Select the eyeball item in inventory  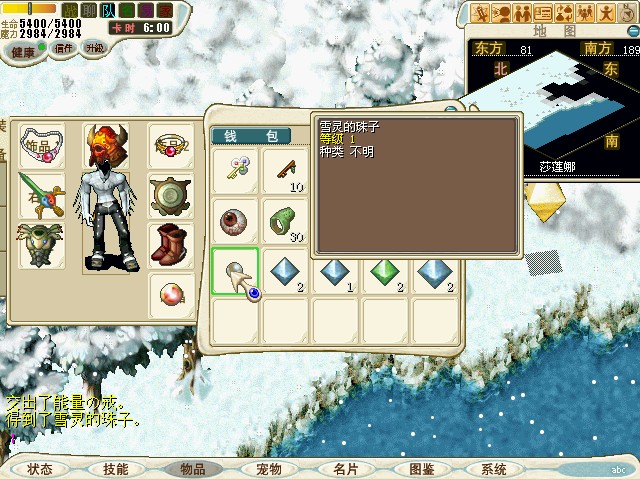(x=236, y=221)
